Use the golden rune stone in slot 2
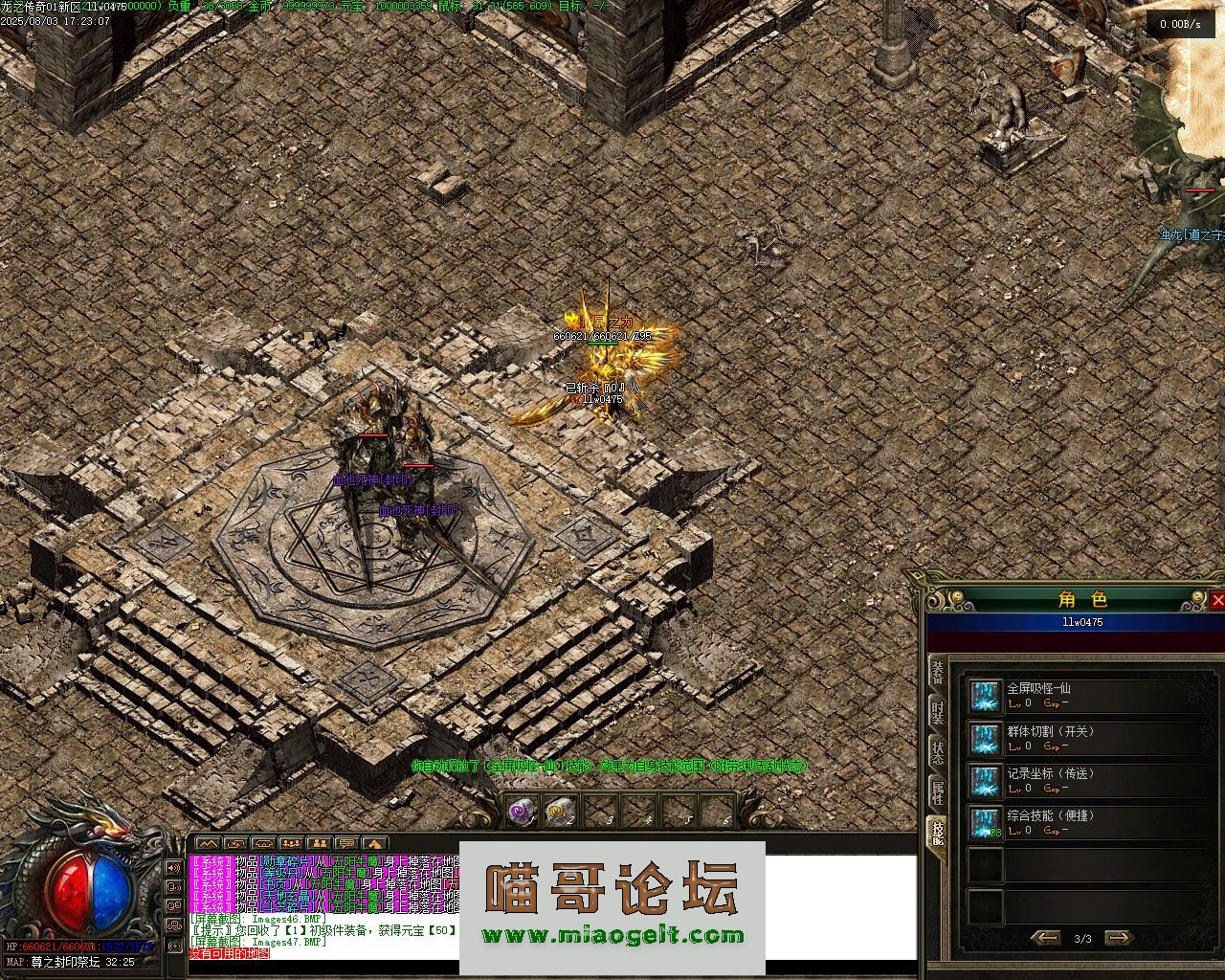 click(x=560, y=812)
